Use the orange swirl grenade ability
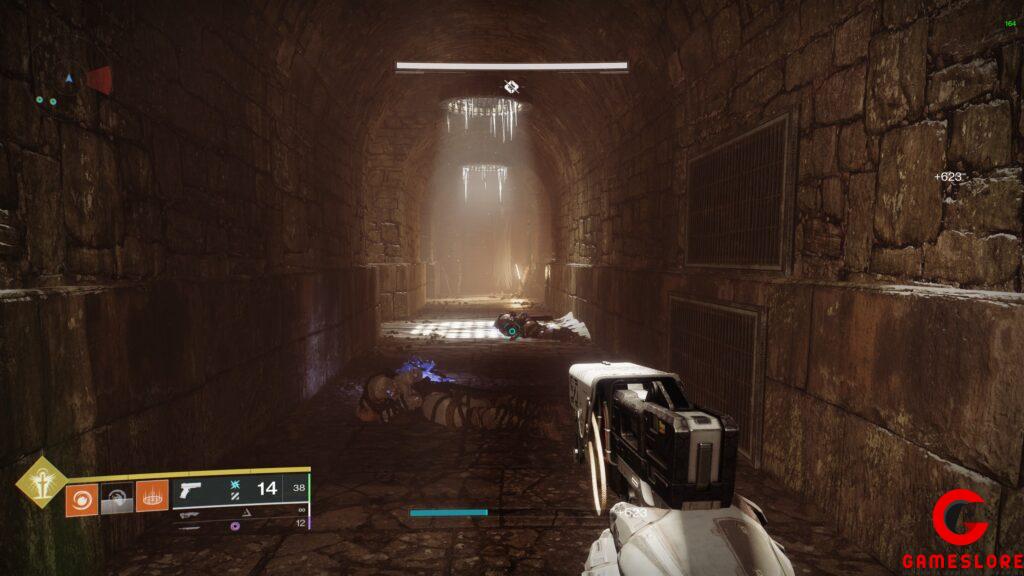Image resolution: width=1024 pixels, height=576 pixels. (81, 499)
